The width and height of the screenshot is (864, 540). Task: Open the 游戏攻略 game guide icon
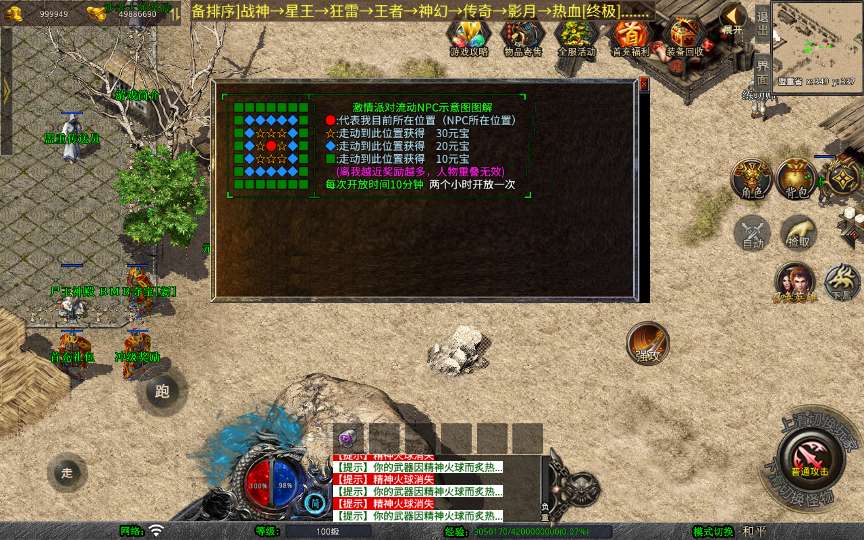point(469,37)
